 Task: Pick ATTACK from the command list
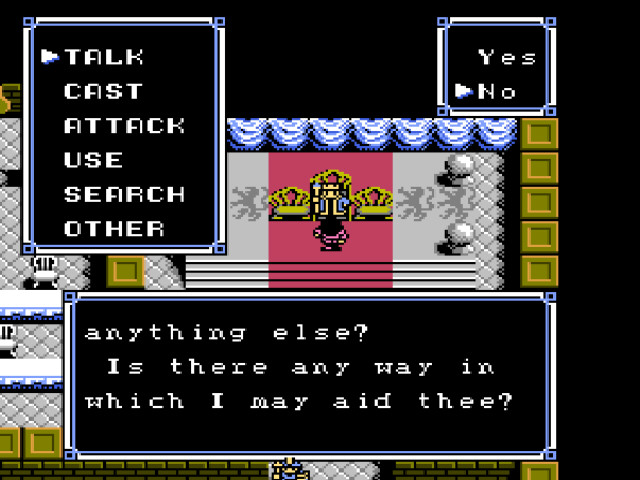[x=124, y=126]
